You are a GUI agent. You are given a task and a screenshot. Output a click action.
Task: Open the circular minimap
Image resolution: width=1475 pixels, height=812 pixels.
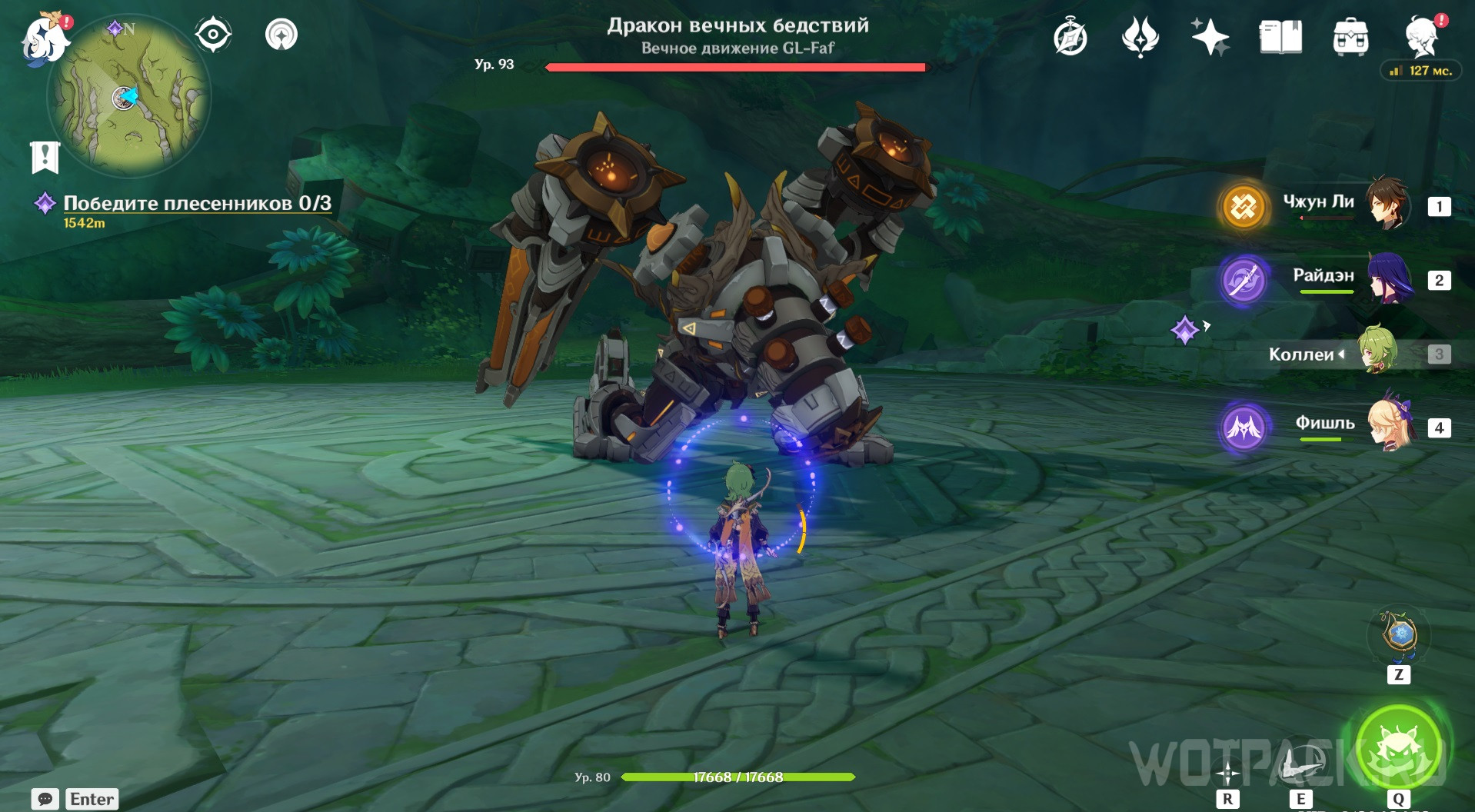pos(128,98)
